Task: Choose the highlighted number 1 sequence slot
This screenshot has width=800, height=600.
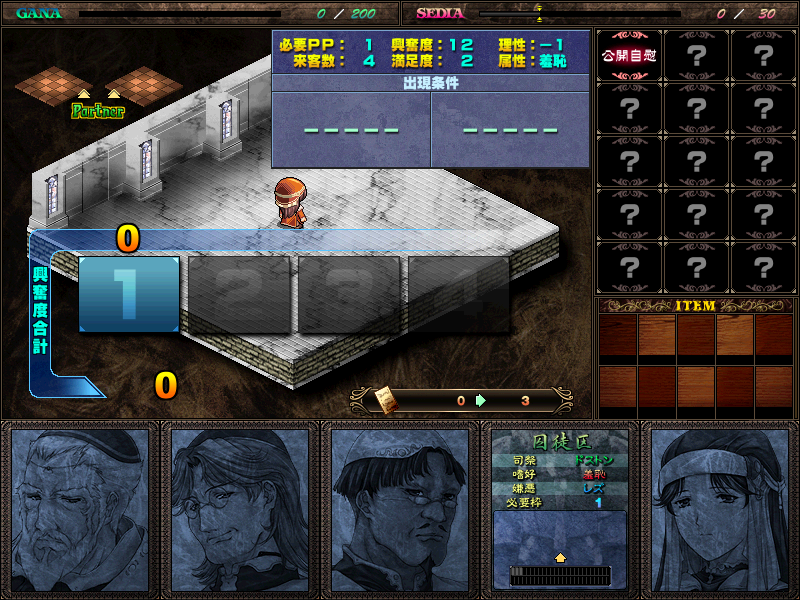Action: coord(129,294)
